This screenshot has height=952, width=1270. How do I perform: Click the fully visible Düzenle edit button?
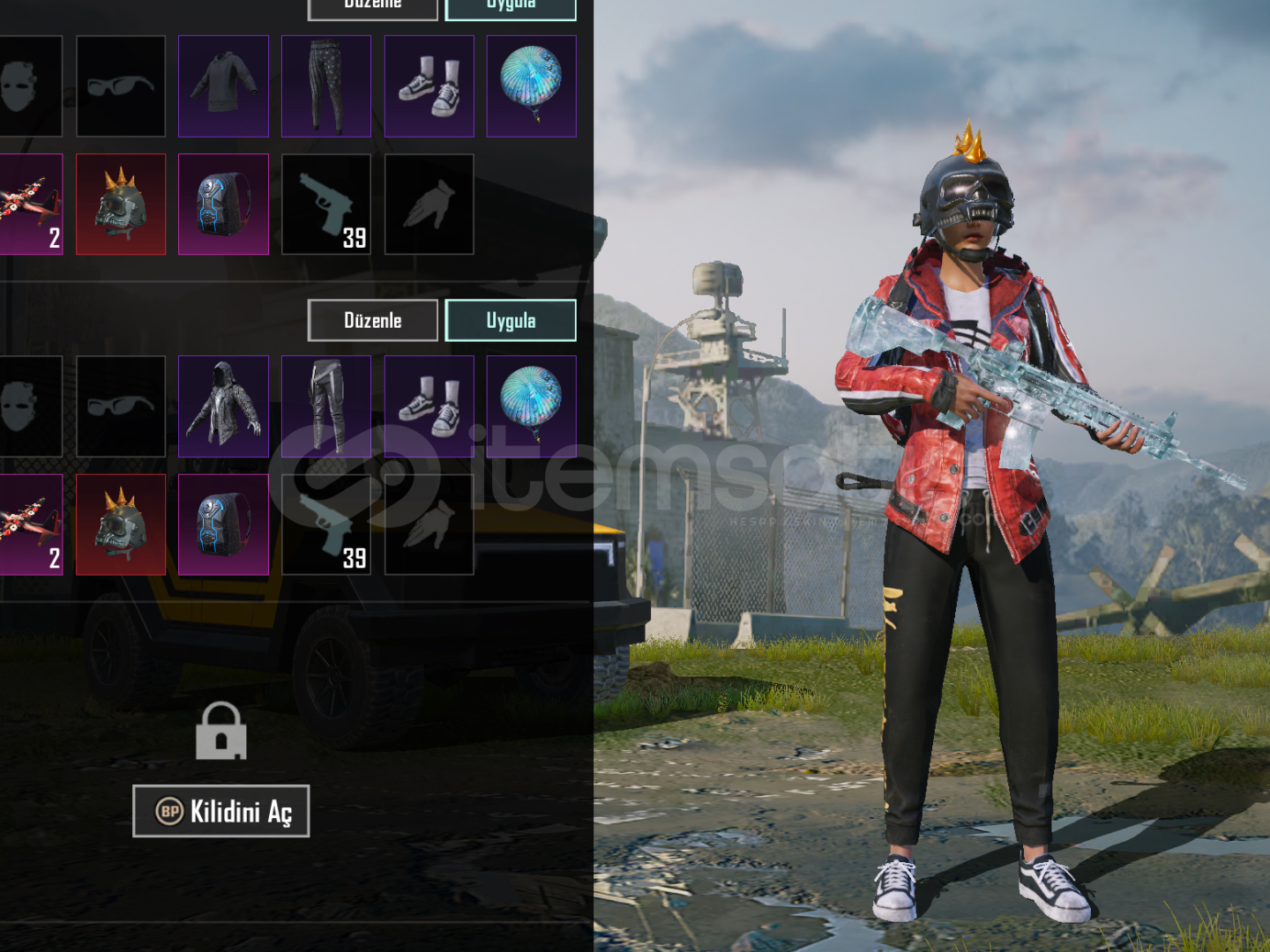coord(372,320)
